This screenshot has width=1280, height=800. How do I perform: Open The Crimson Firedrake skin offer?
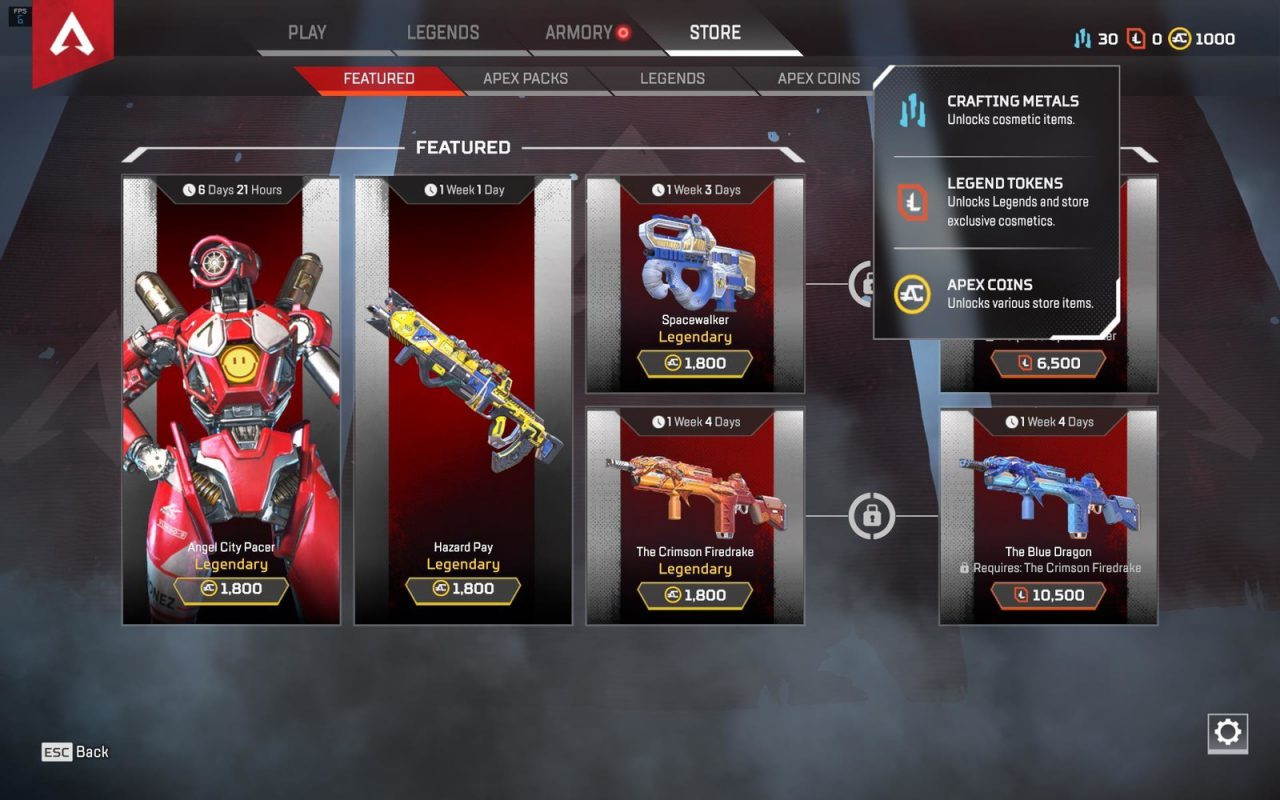(x=695, y=515)
